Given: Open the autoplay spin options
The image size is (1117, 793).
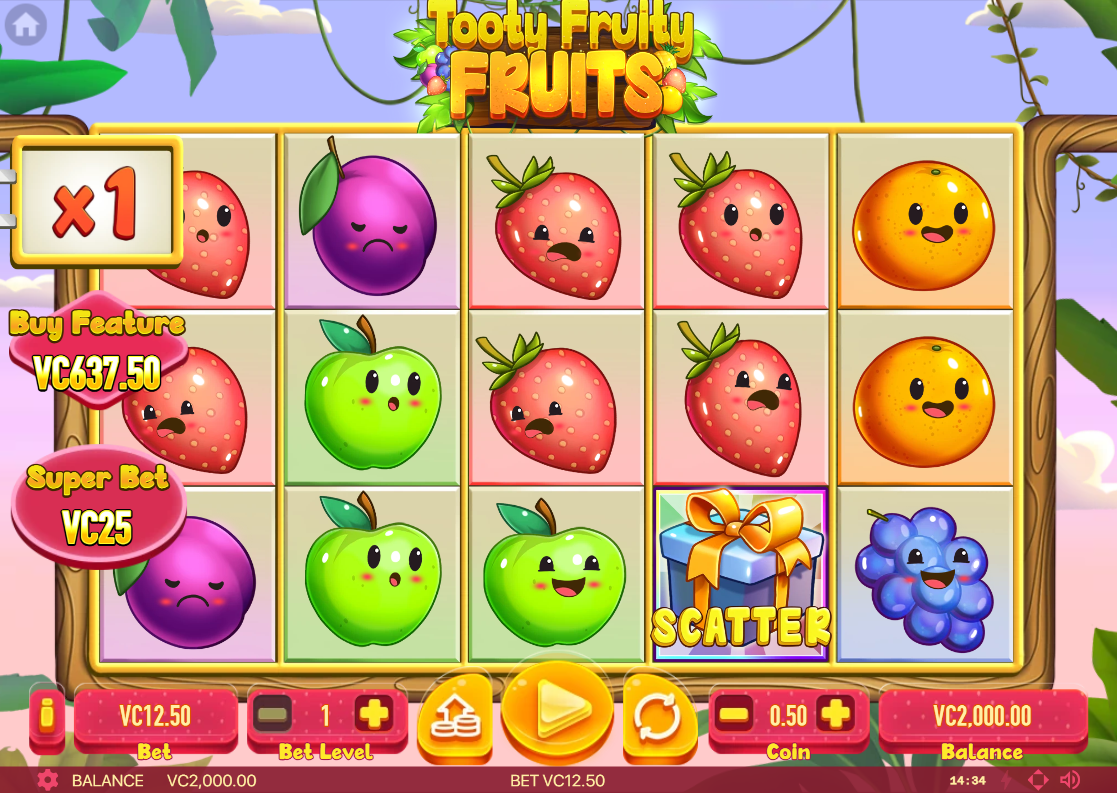Looking at the screenshot, I should click(657, 716).
